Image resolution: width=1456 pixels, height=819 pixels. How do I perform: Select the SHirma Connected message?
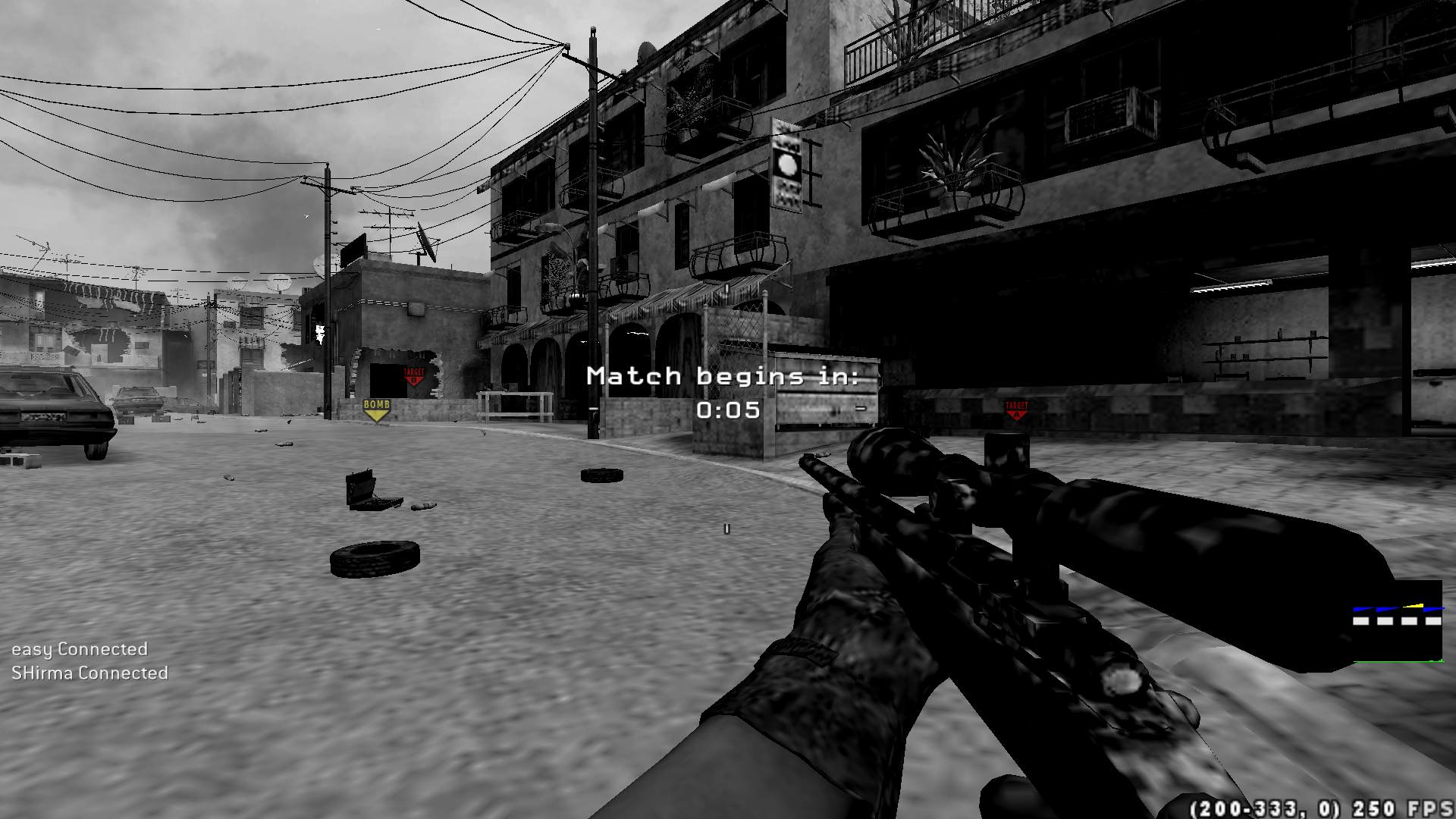point(89,673)
